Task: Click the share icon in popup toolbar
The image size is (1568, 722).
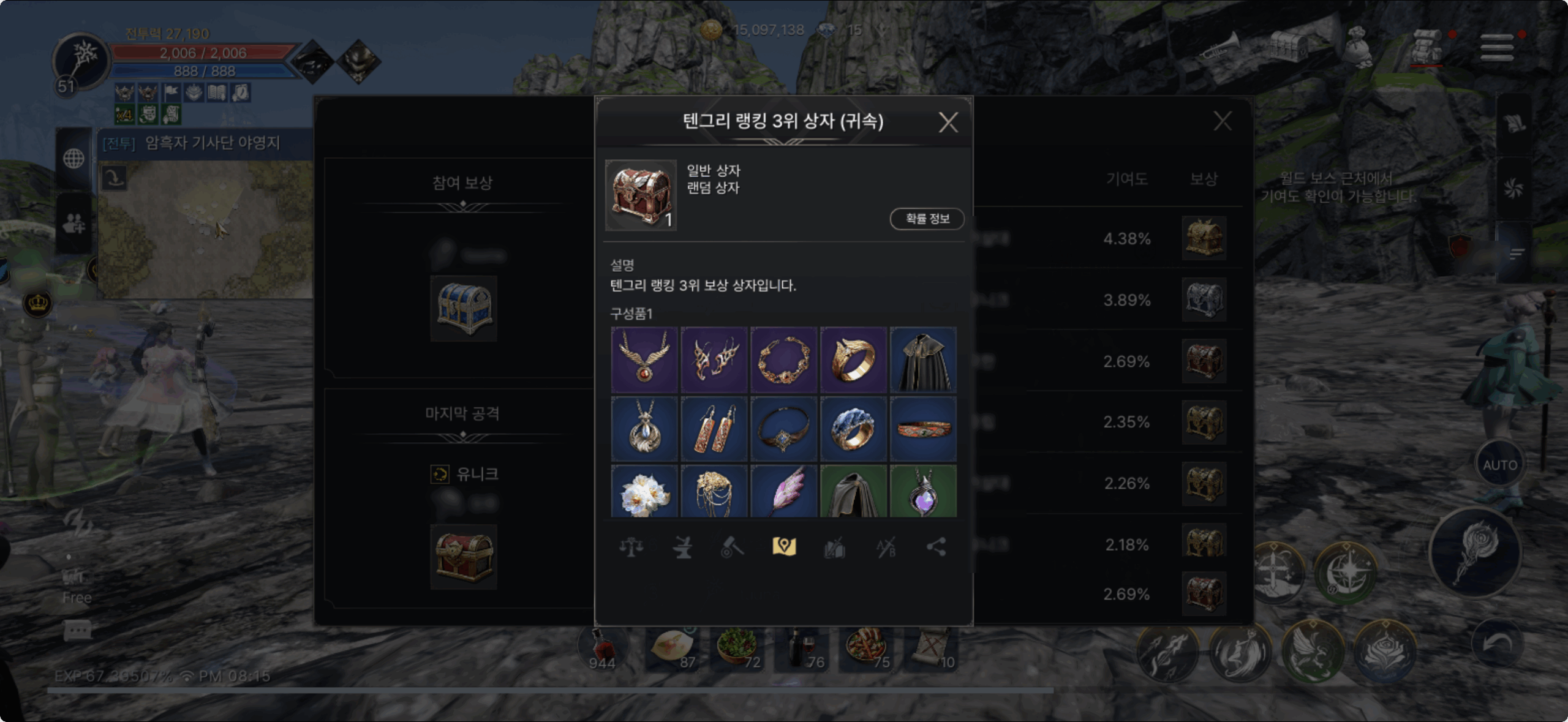Action: point(936,547)
